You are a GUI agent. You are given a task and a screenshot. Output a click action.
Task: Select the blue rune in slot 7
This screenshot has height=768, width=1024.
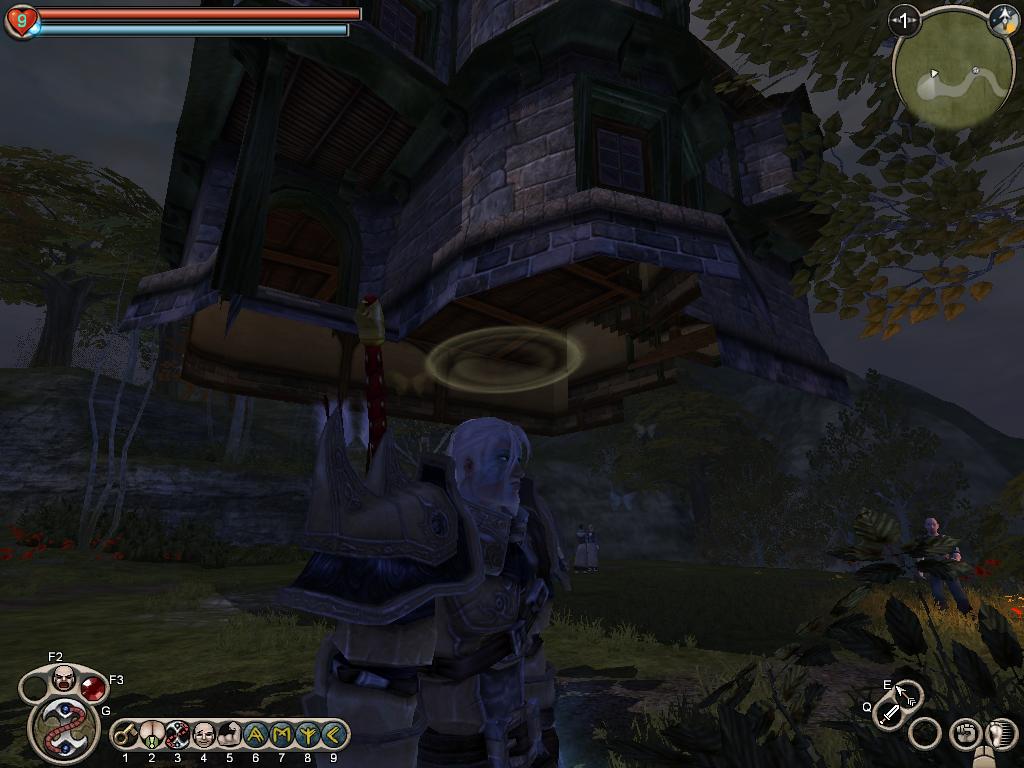[281, 736]
